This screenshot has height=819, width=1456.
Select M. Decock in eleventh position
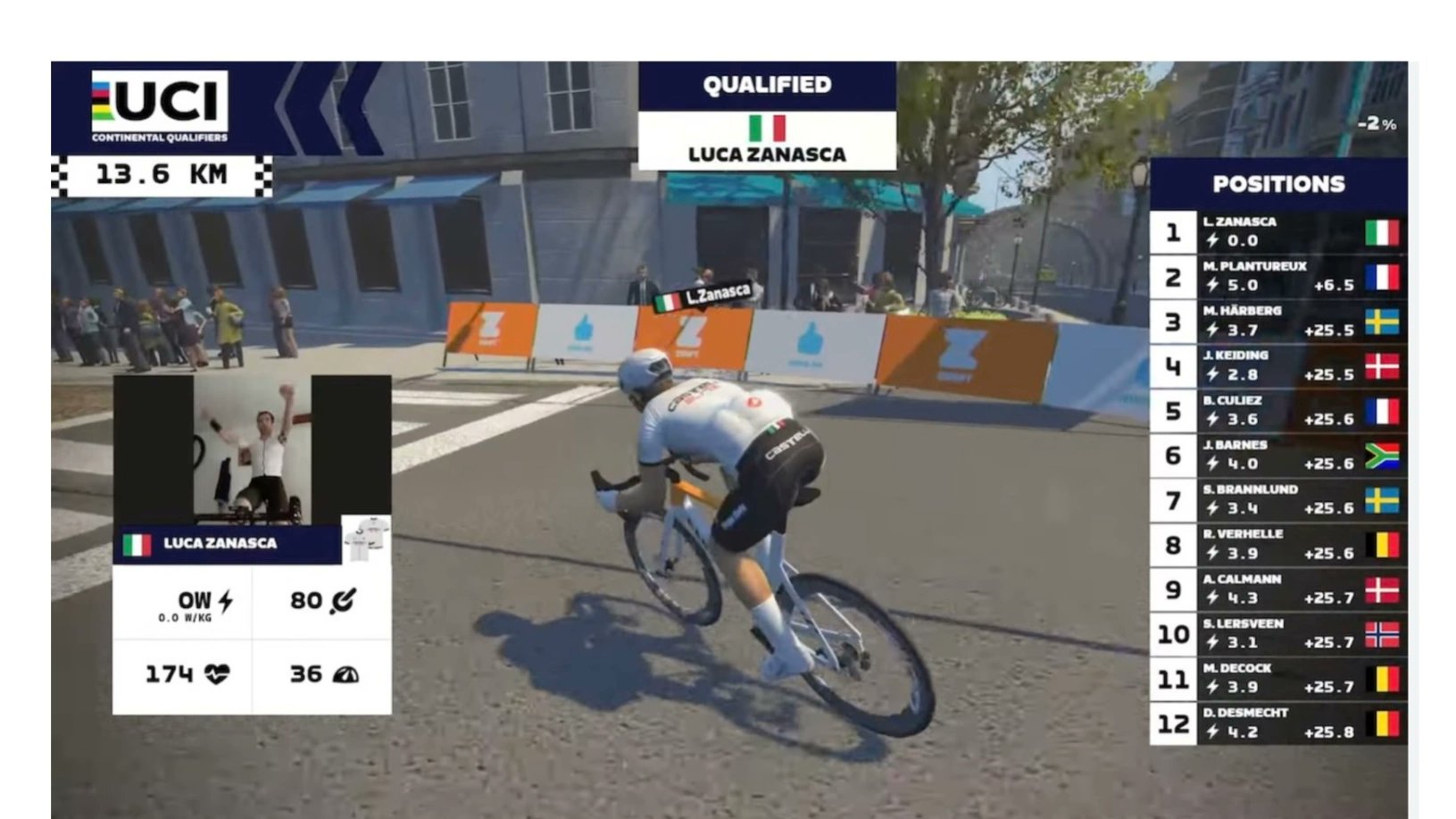(1278, 679)
